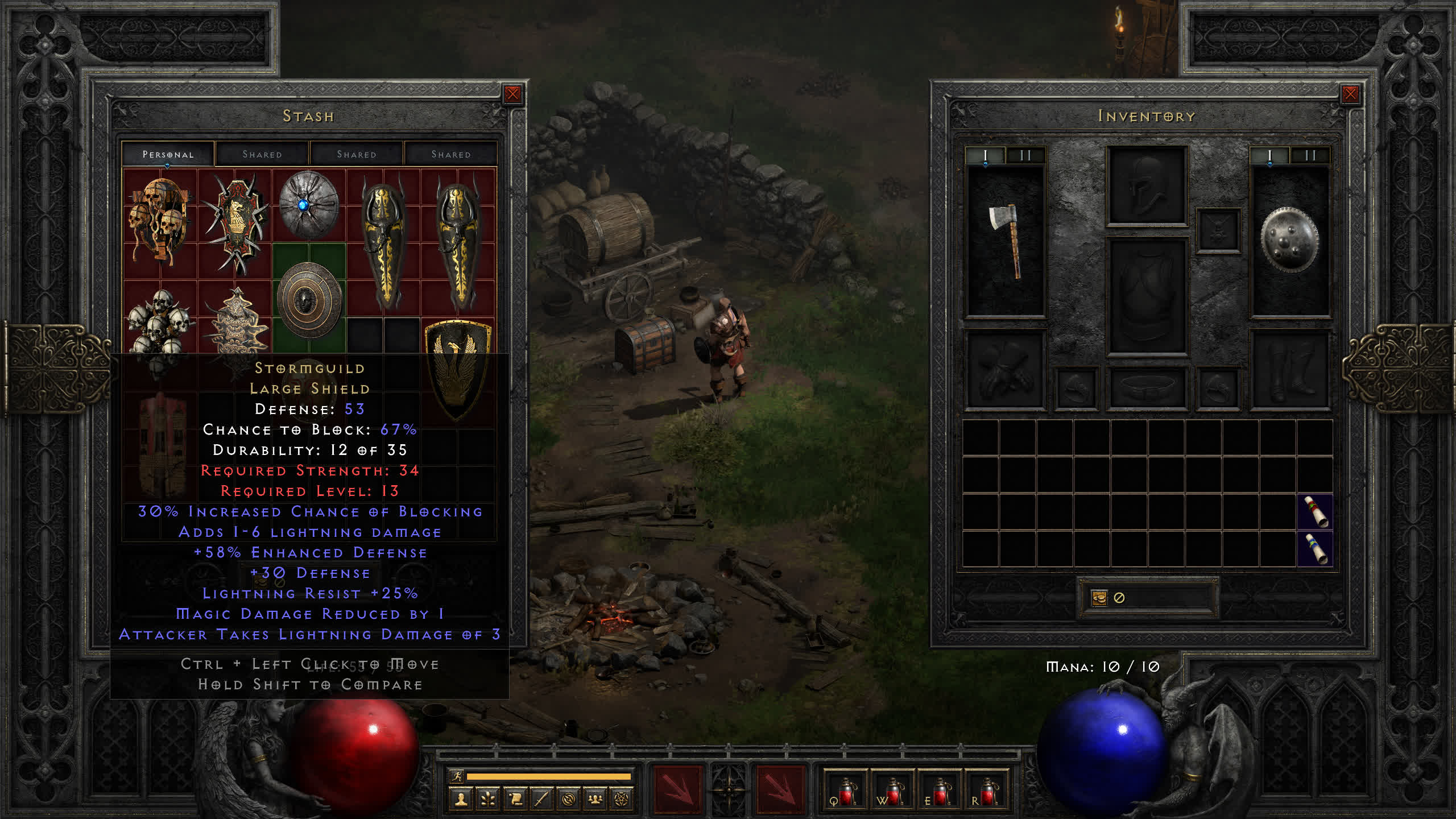Viewport: 1456px width, 819px height.
Task: Select the round shield with blue gem
Action: click(309, 205)
